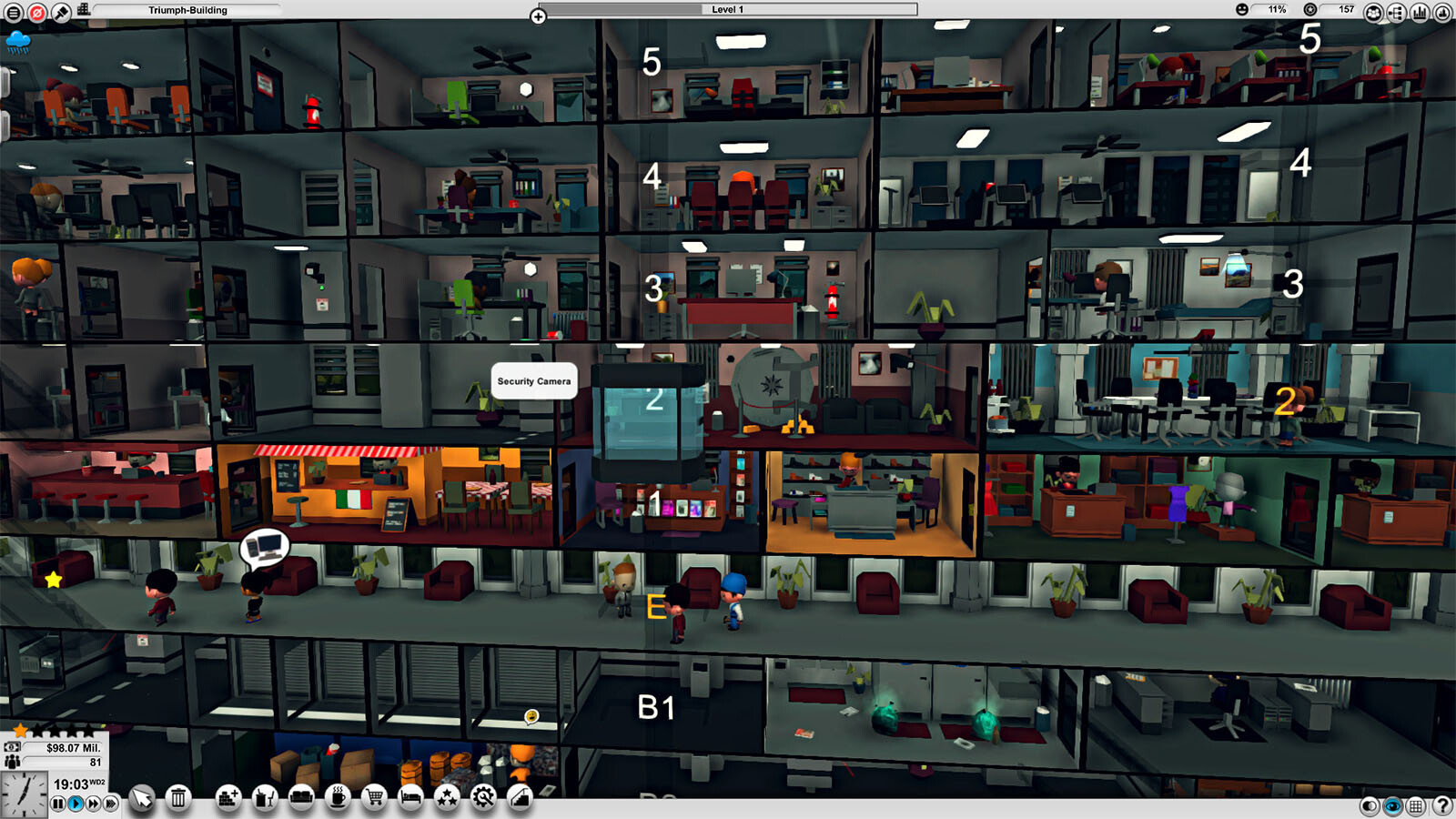Image resolution: width=1456 pixels, height=819 pixels.
Task: Open the bed category
Action: click(410, 798)
